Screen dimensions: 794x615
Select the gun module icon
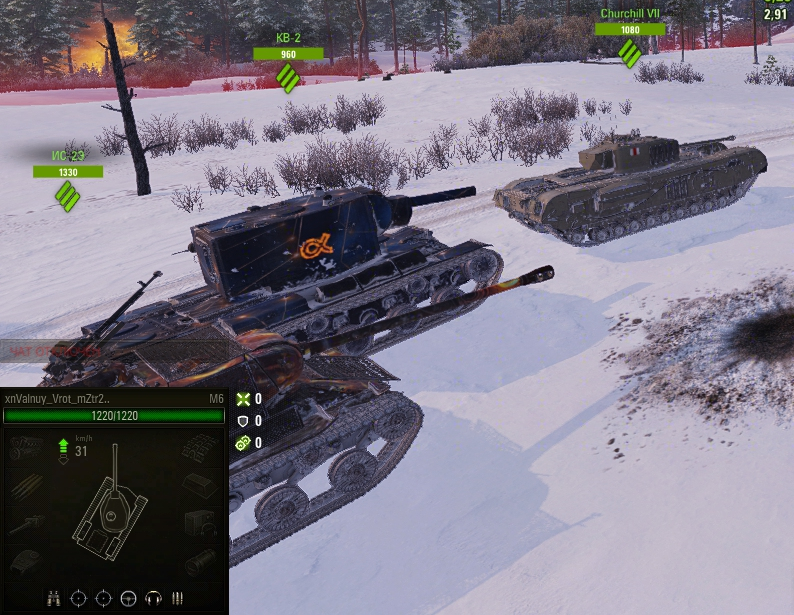pyautogui.click(x=27, y=523)
